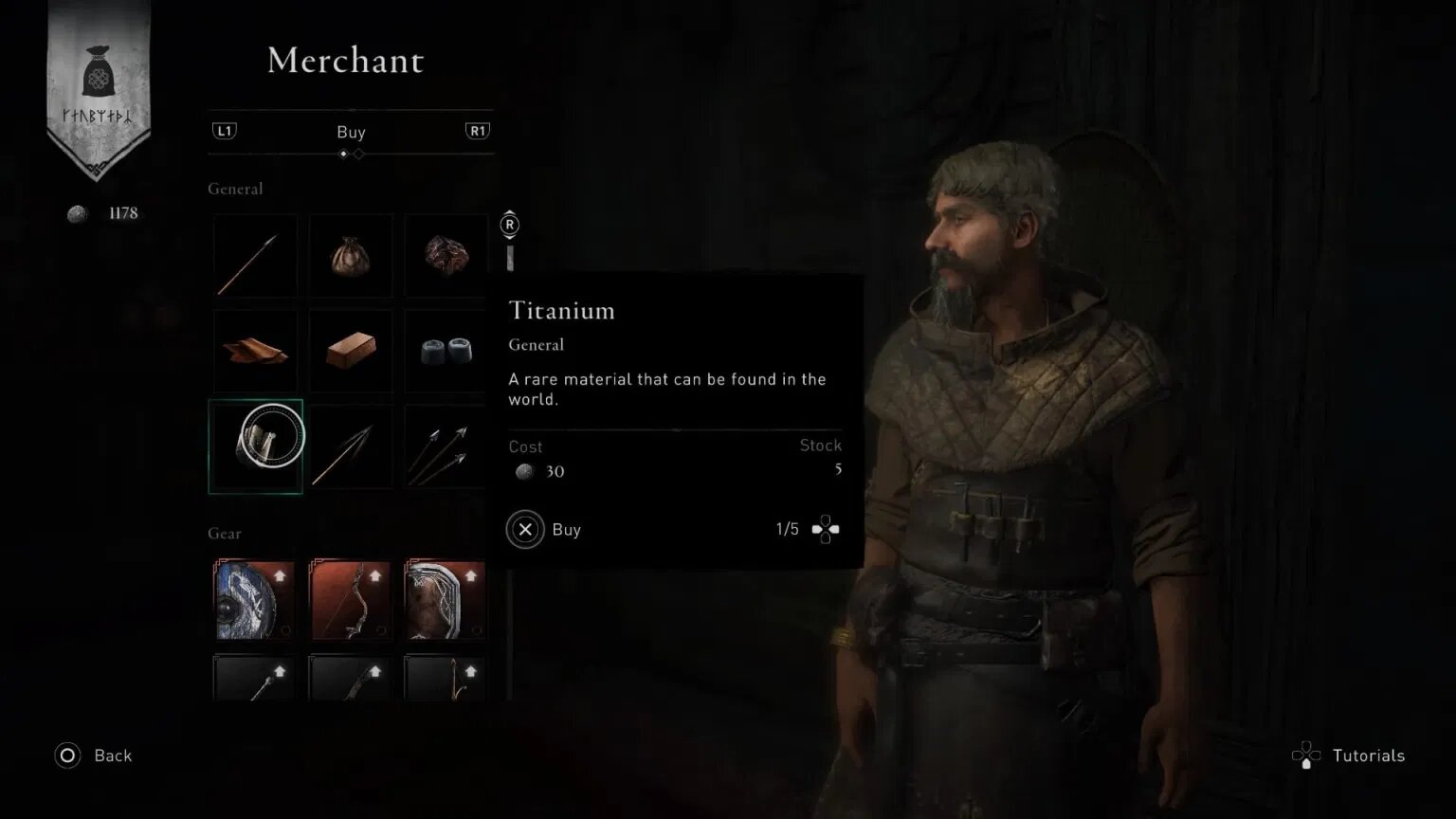Choose the two grey cups item
Viewport: 1456px width, 819px height.
point(446,351)
